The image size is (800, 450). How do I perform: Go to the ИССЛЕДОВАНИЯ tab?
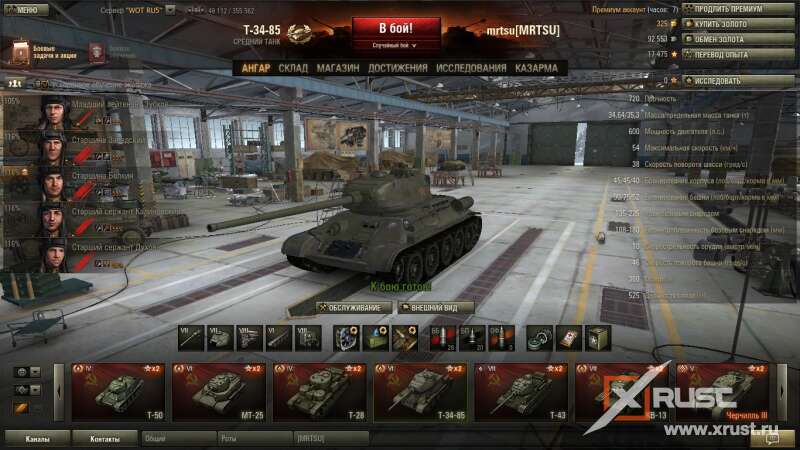coord(471,68)
